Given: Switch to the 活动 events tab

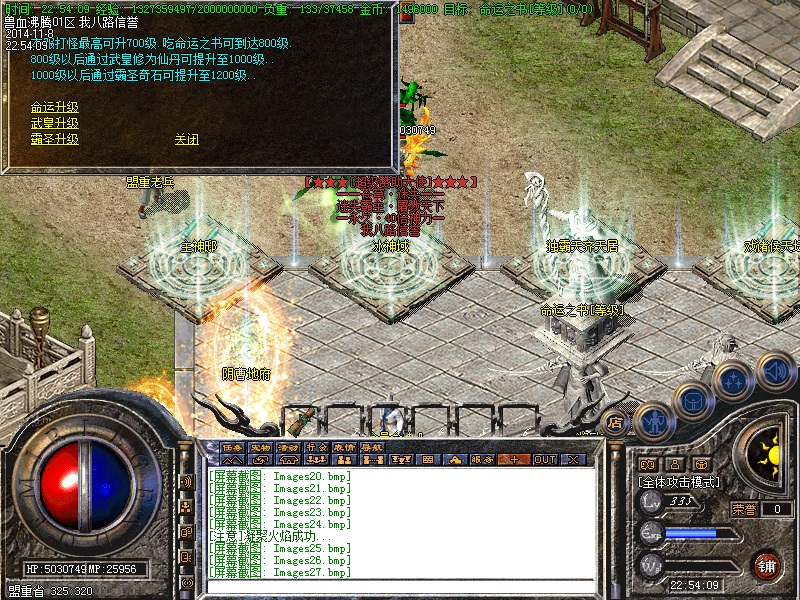Looking at the screenshot, I should point(289,447).
